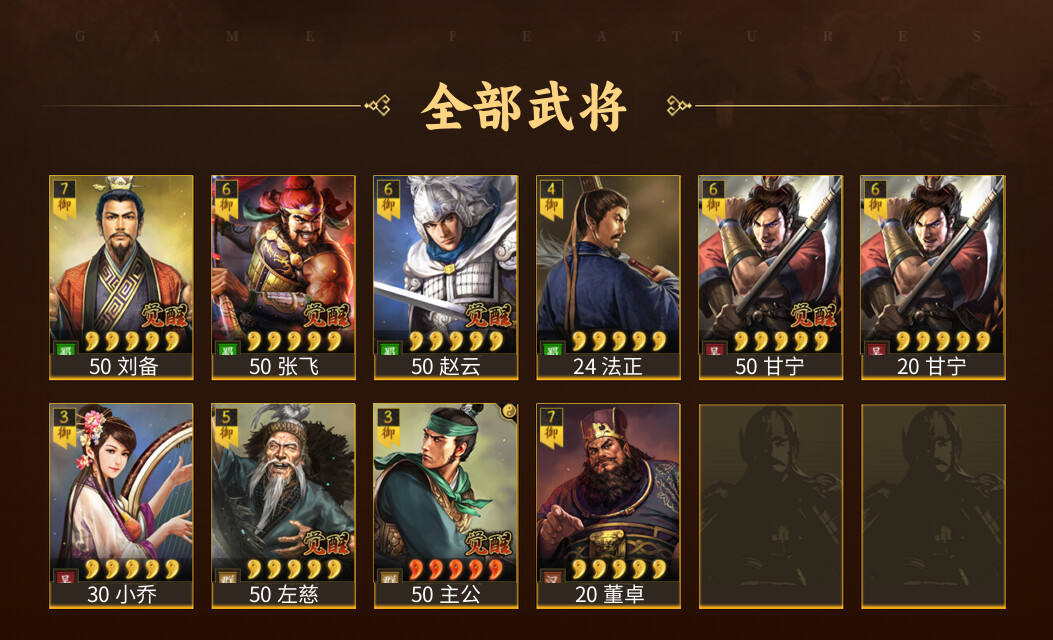This screenshot has width=1053, height=640.
Task: Open the 主公 general card
Action: click(445, 504)
